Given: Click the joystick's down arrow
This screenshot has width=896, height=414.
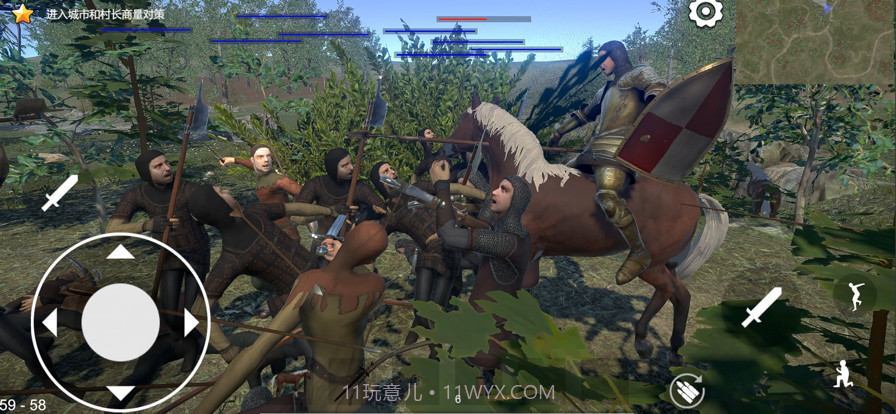Looking at the screenshot, I should [x=120, y=392].
